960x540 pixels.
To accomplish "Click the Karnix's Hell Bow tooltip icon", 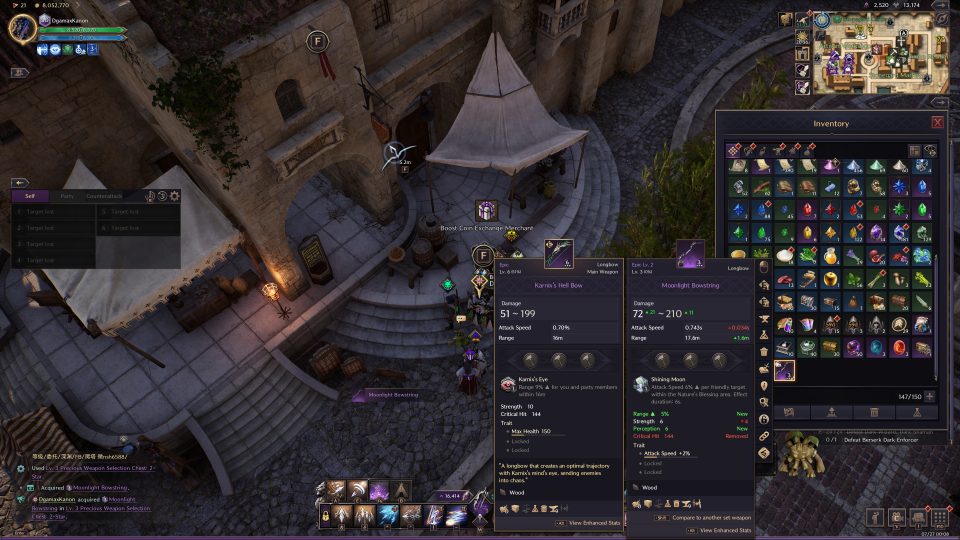I will tap(558, 255).
